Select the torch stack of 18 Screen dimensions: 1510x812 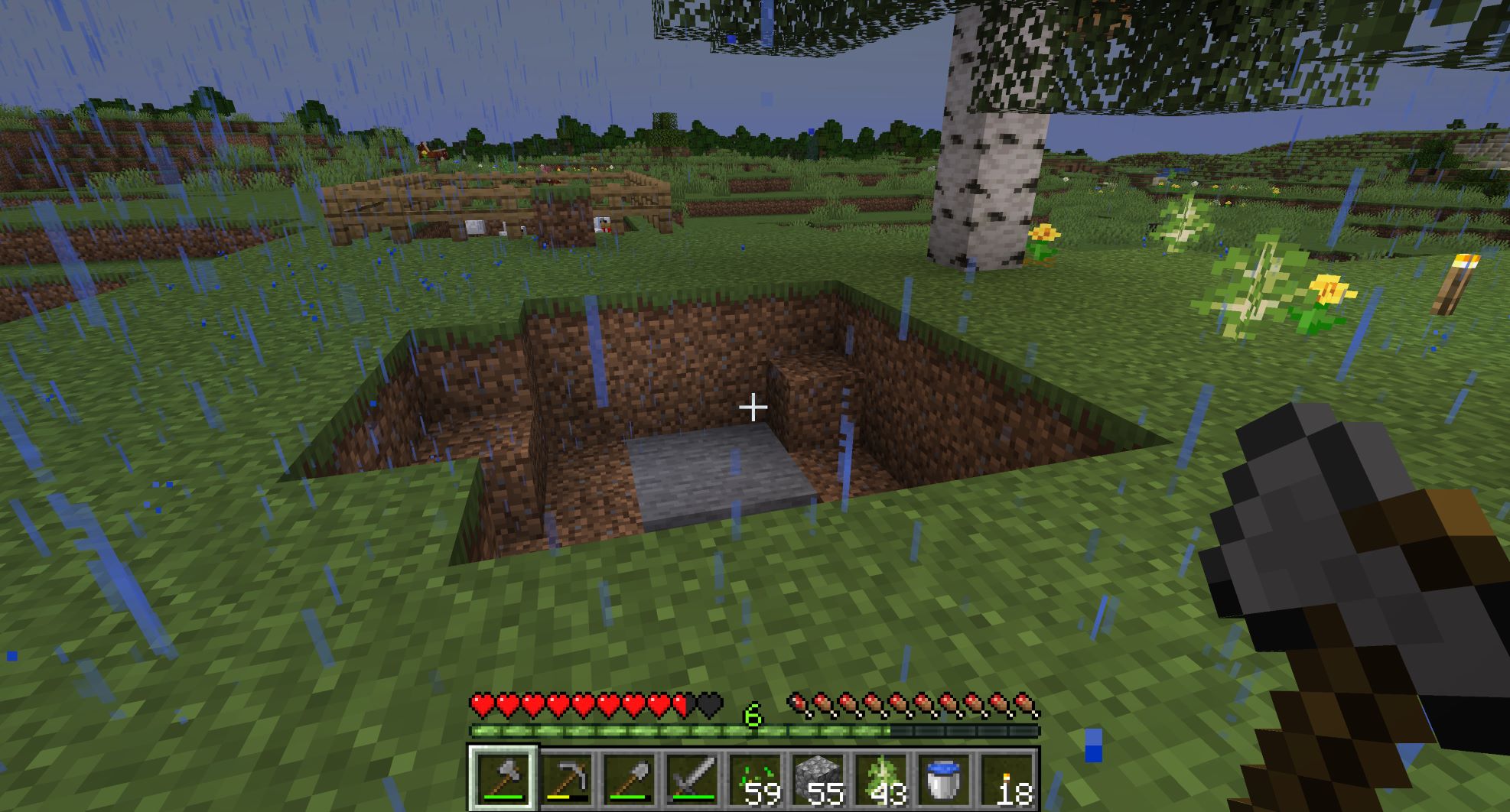click(x=1006, y=779)
